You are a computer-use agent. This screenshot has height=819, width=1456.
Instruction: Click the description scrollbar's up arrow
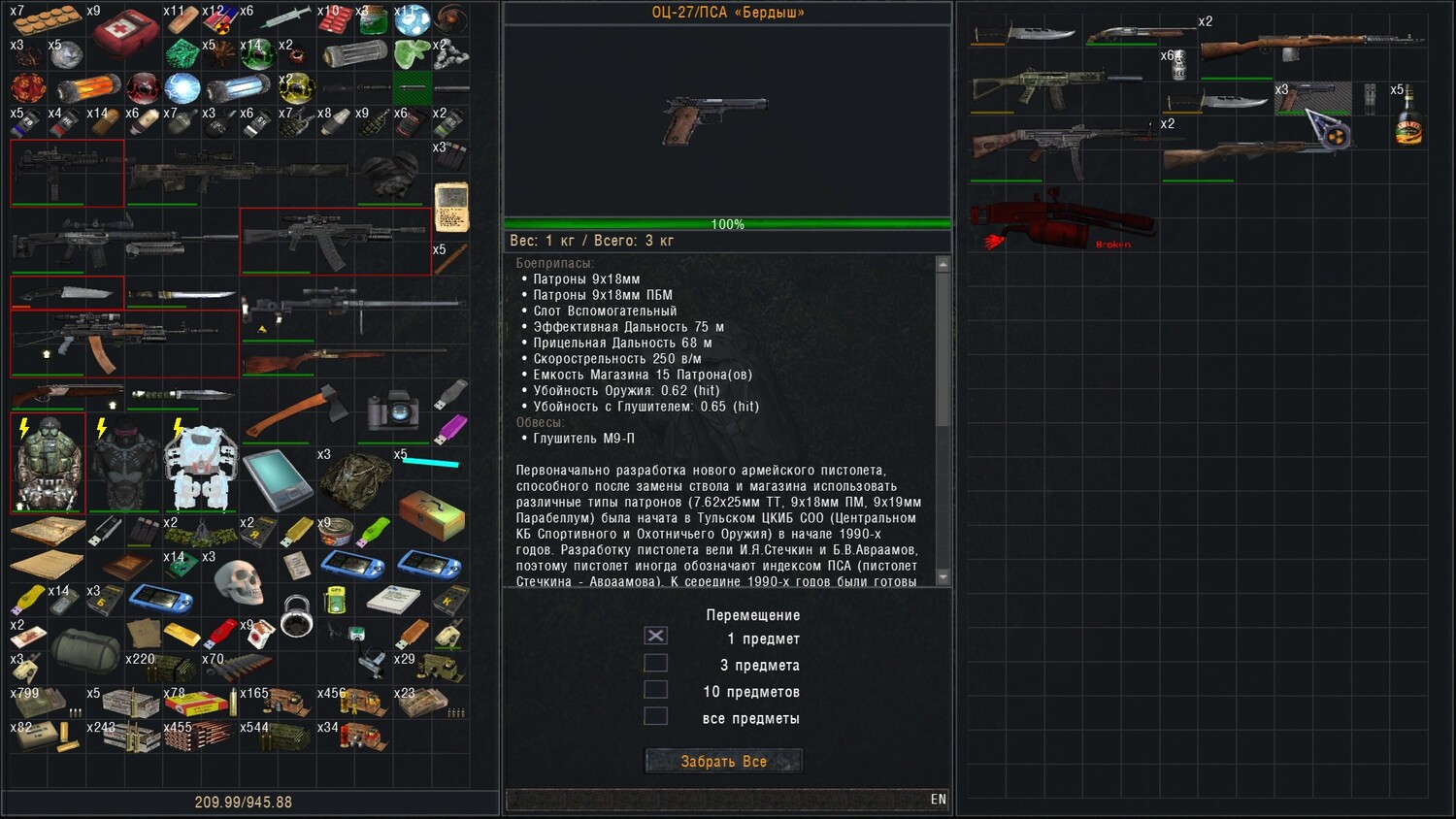pyautogui.click(x=942, y=264)
